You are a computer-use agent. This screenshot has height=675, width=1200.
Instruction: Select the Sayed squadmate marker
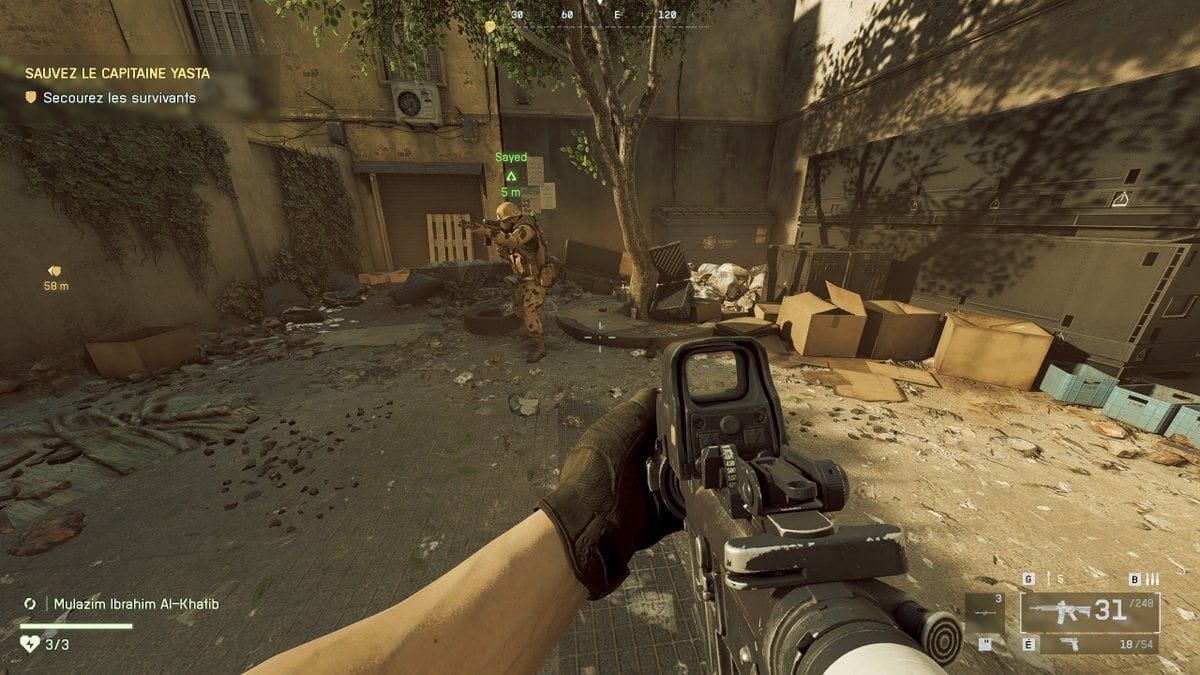click(x=511, y=174)
